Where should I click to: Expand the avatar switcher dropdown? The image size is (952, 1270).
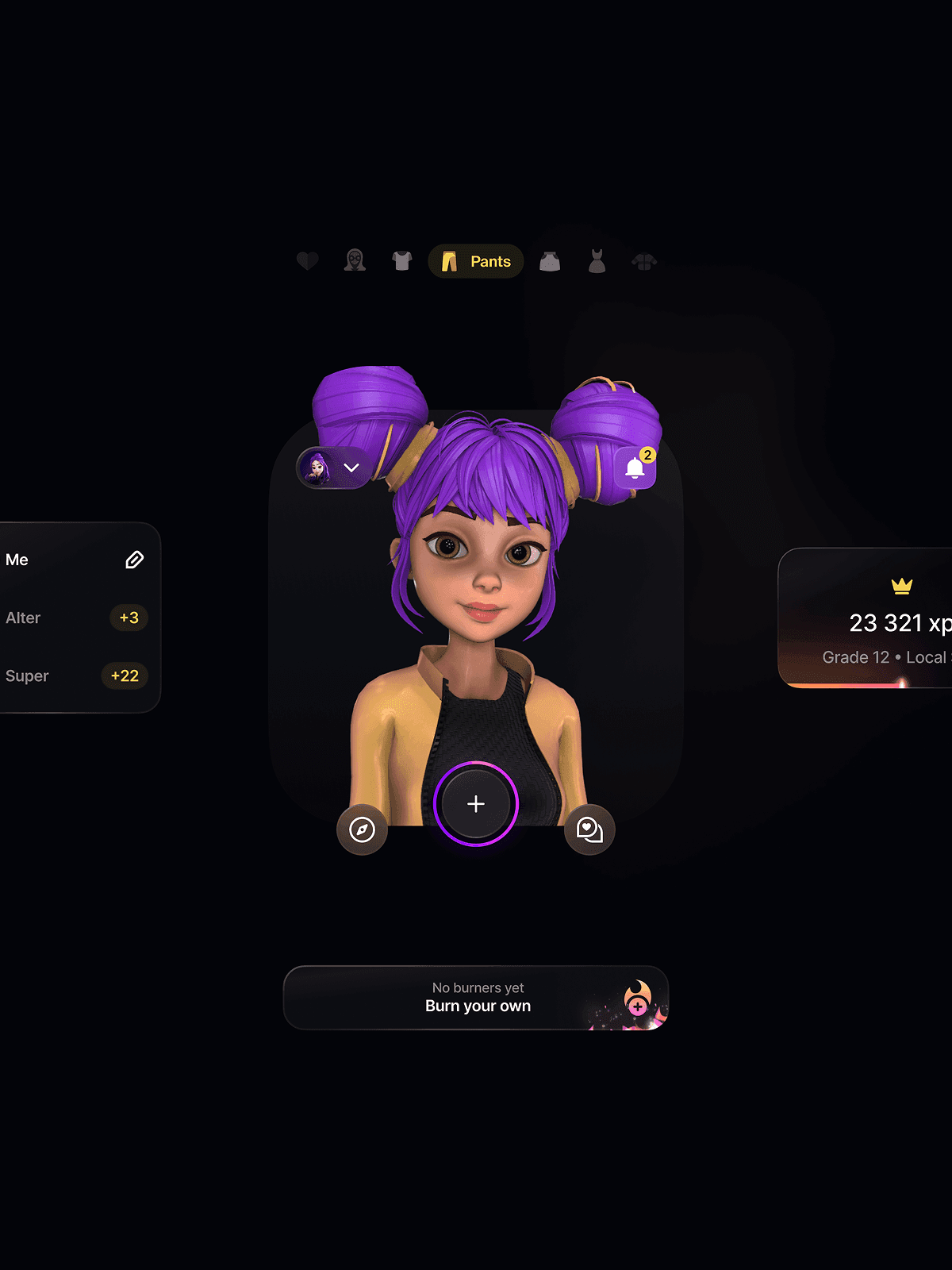tap(333, 468)
